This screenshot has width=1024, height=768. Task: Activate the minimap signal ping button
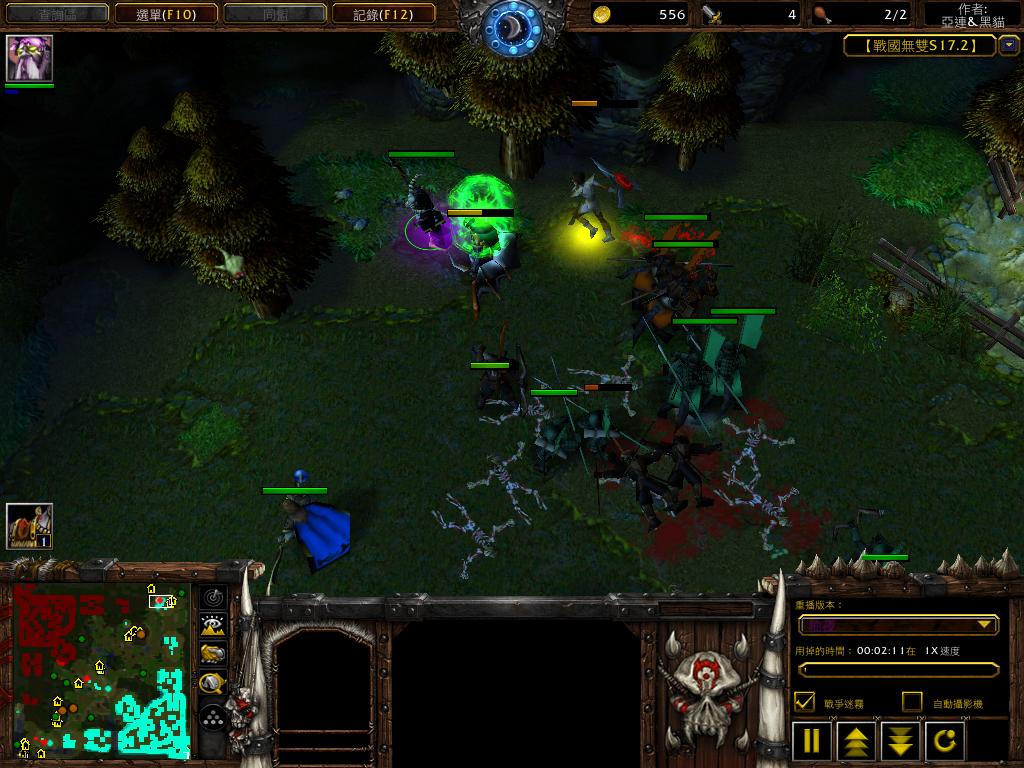[213, 598]
